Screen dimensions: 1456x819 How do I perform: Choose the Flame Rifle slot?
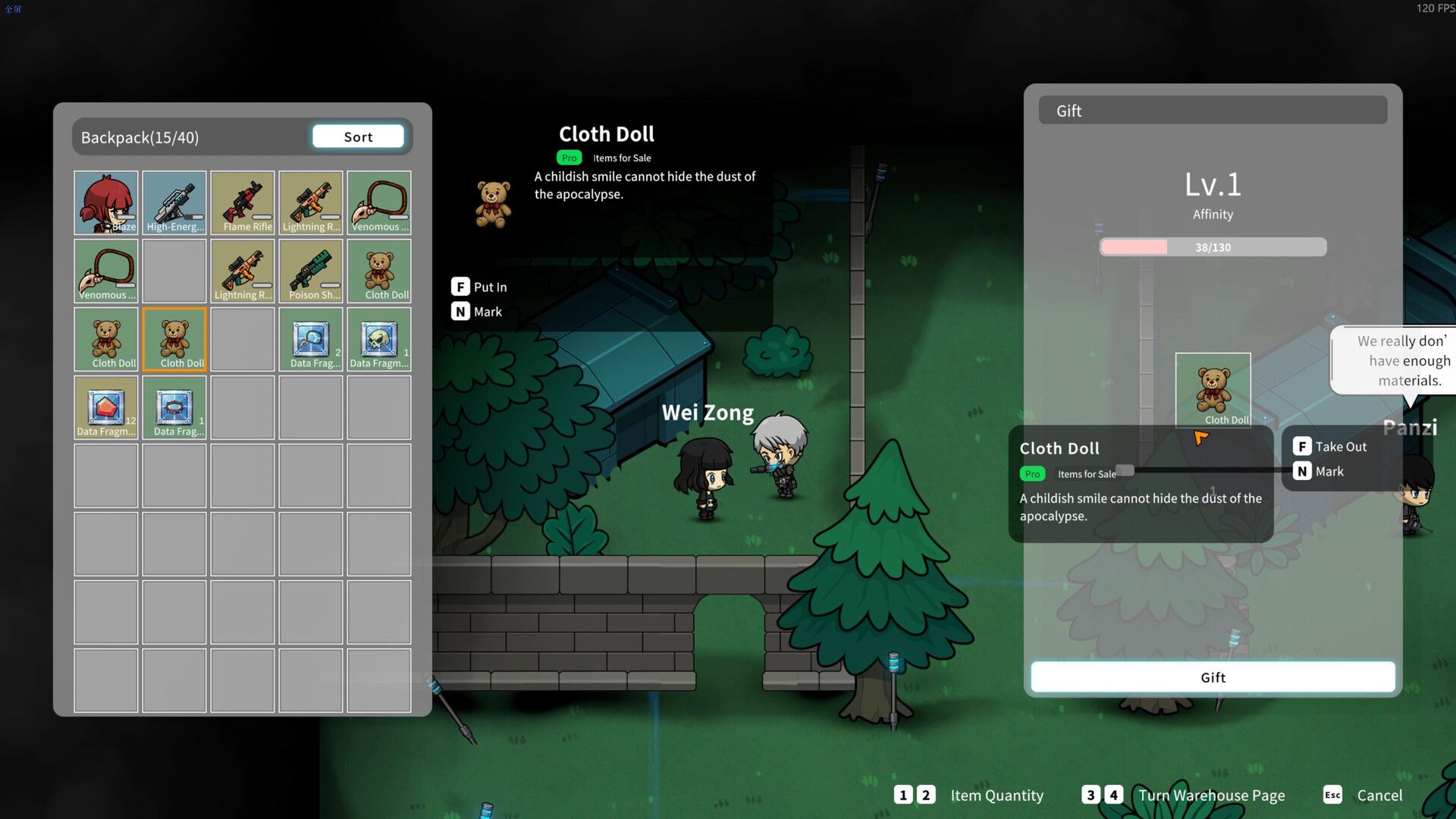click(x=243, y=202)
